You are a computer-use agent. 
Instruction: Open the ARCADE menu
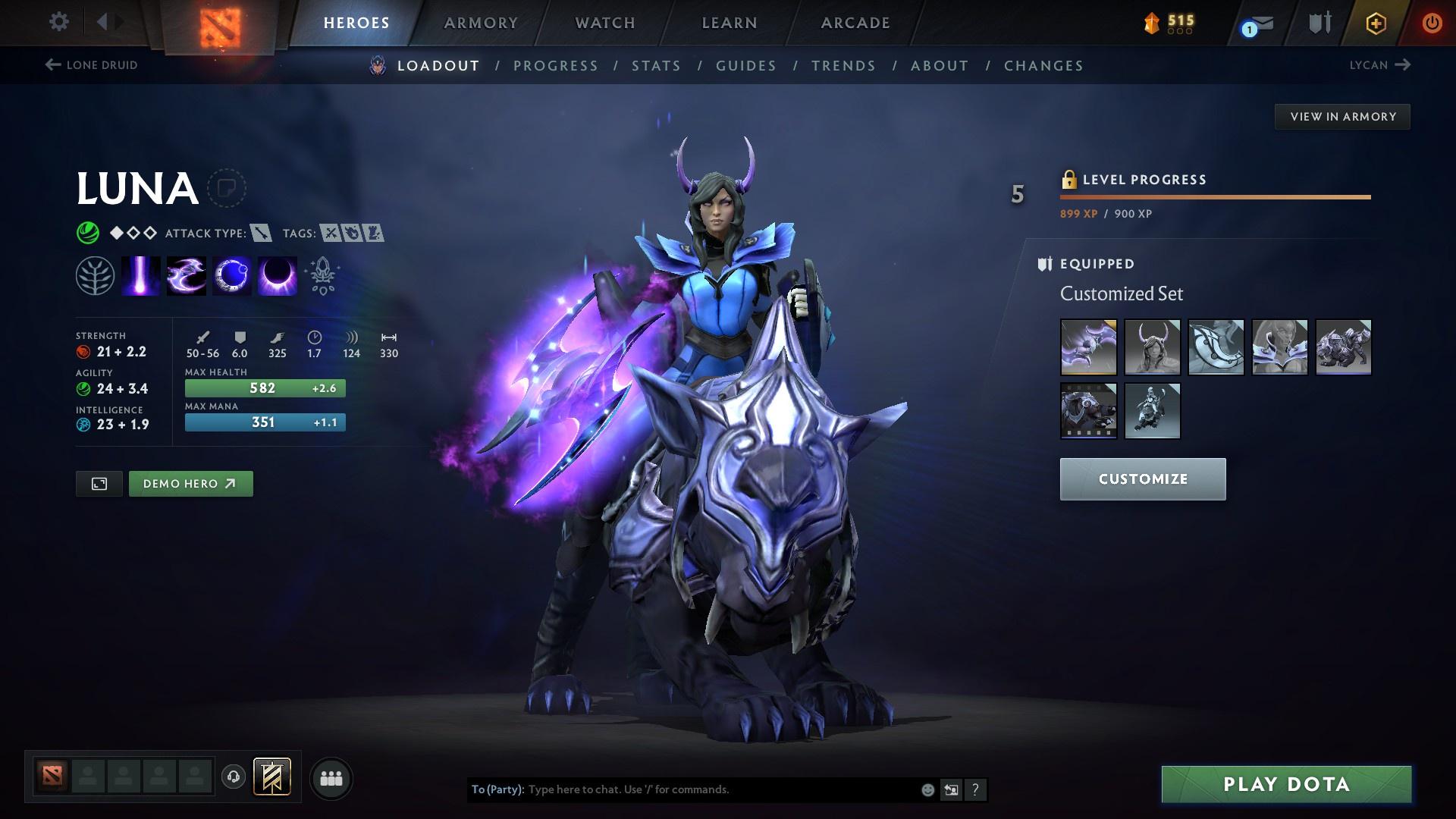pos(854,23)
